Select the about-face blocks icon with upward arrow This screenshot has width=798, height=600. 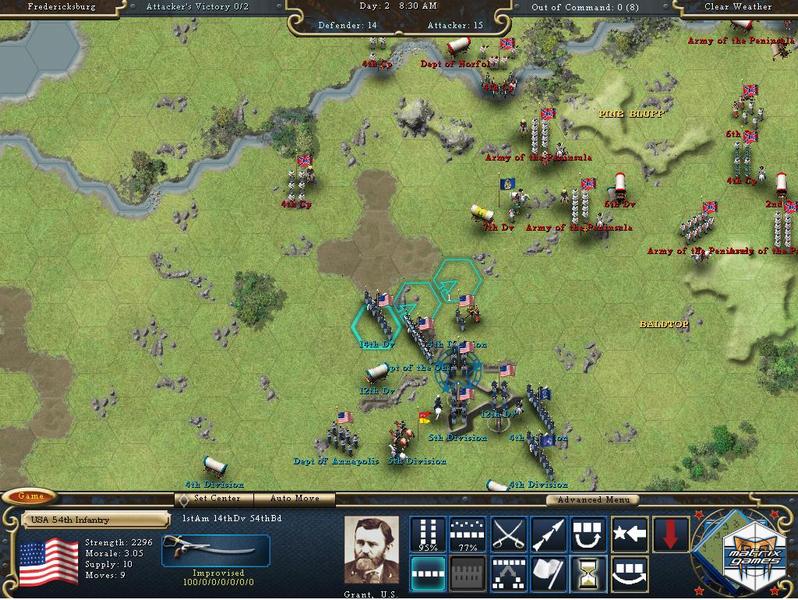tap(589, 535)
